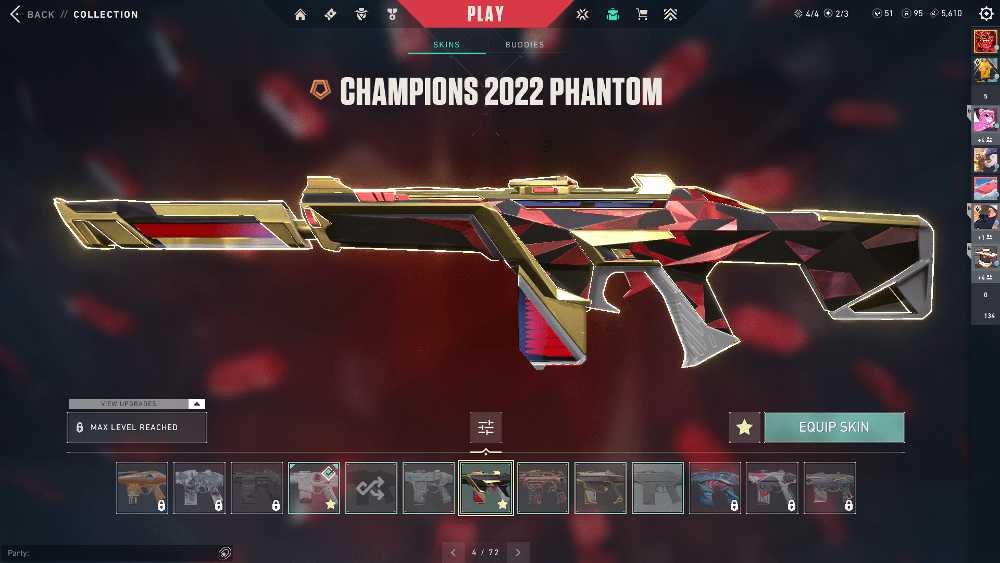
Task: Open the skin filter sliders button
Action: tap(486, 427)
